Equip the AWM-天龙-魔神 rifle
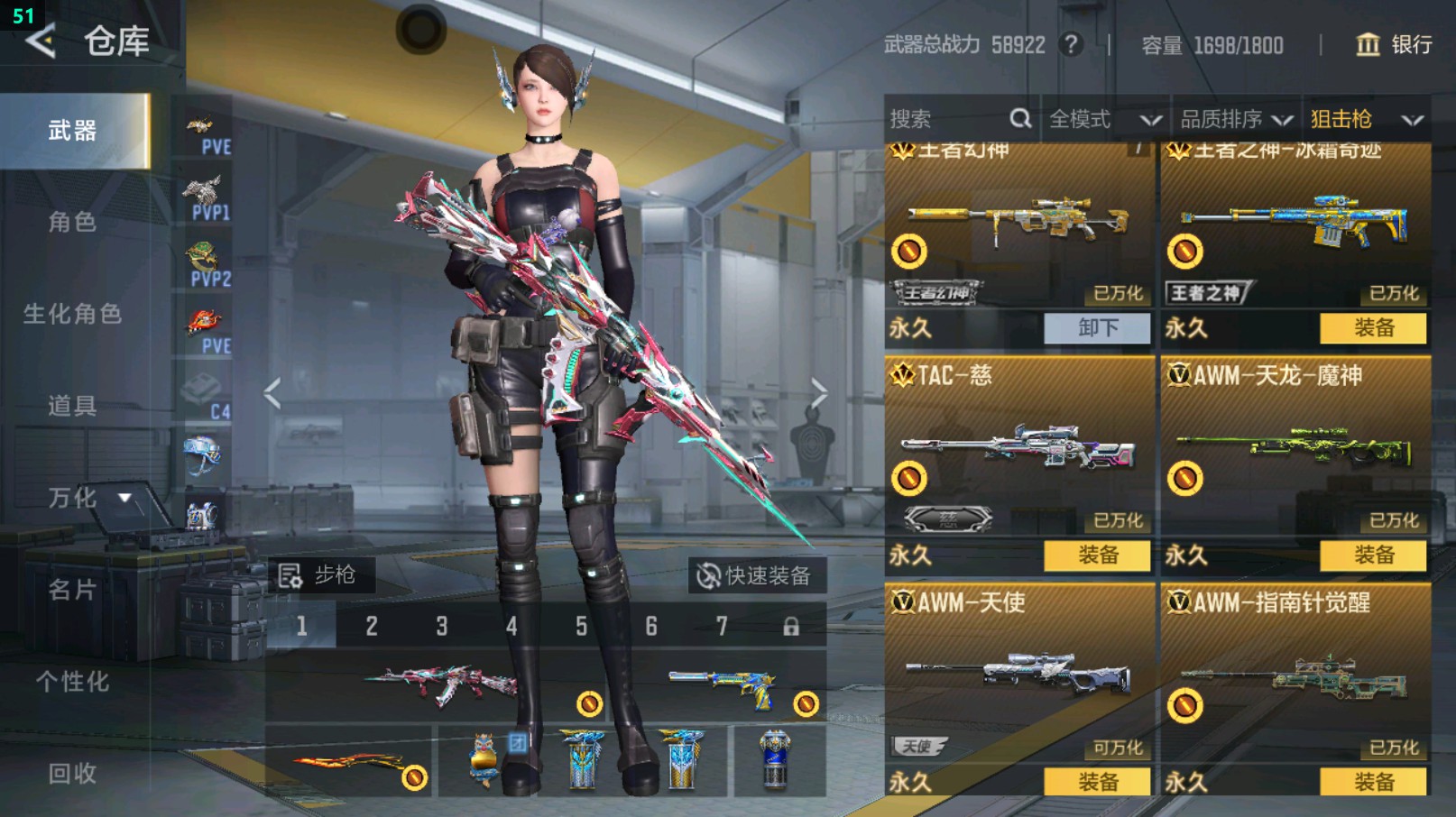 coord(1373,555)
